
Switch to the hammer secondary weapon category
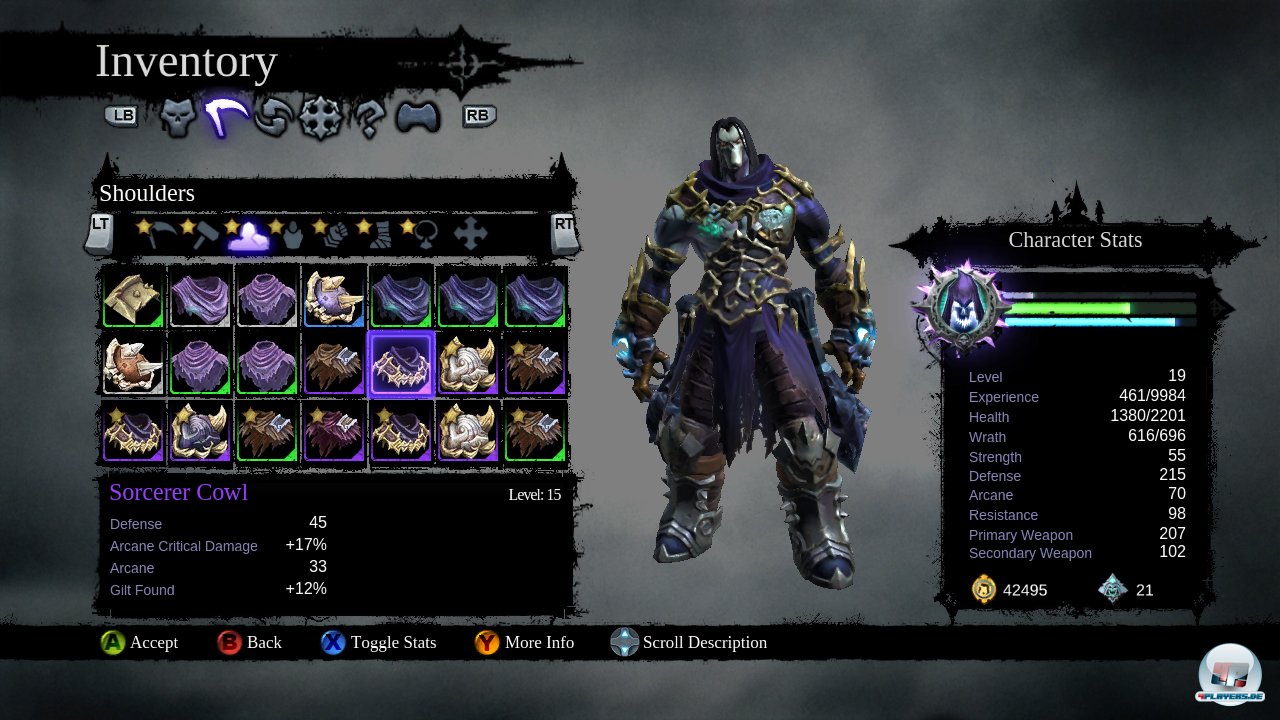(203, 234)
